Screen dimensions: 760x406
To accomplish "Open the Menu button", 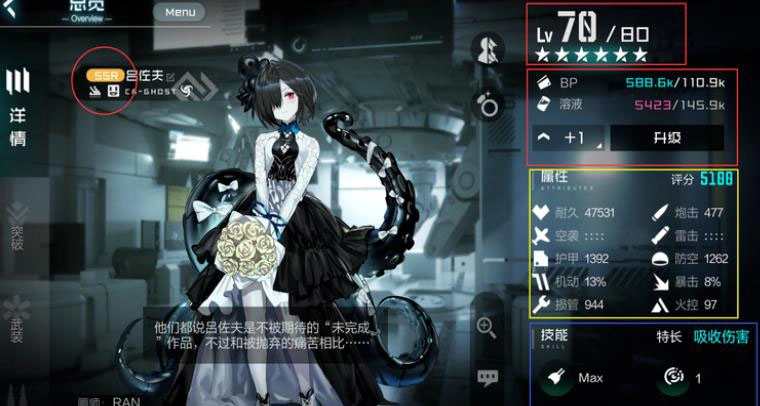I will pyautogui.click(x=180, y=13).
